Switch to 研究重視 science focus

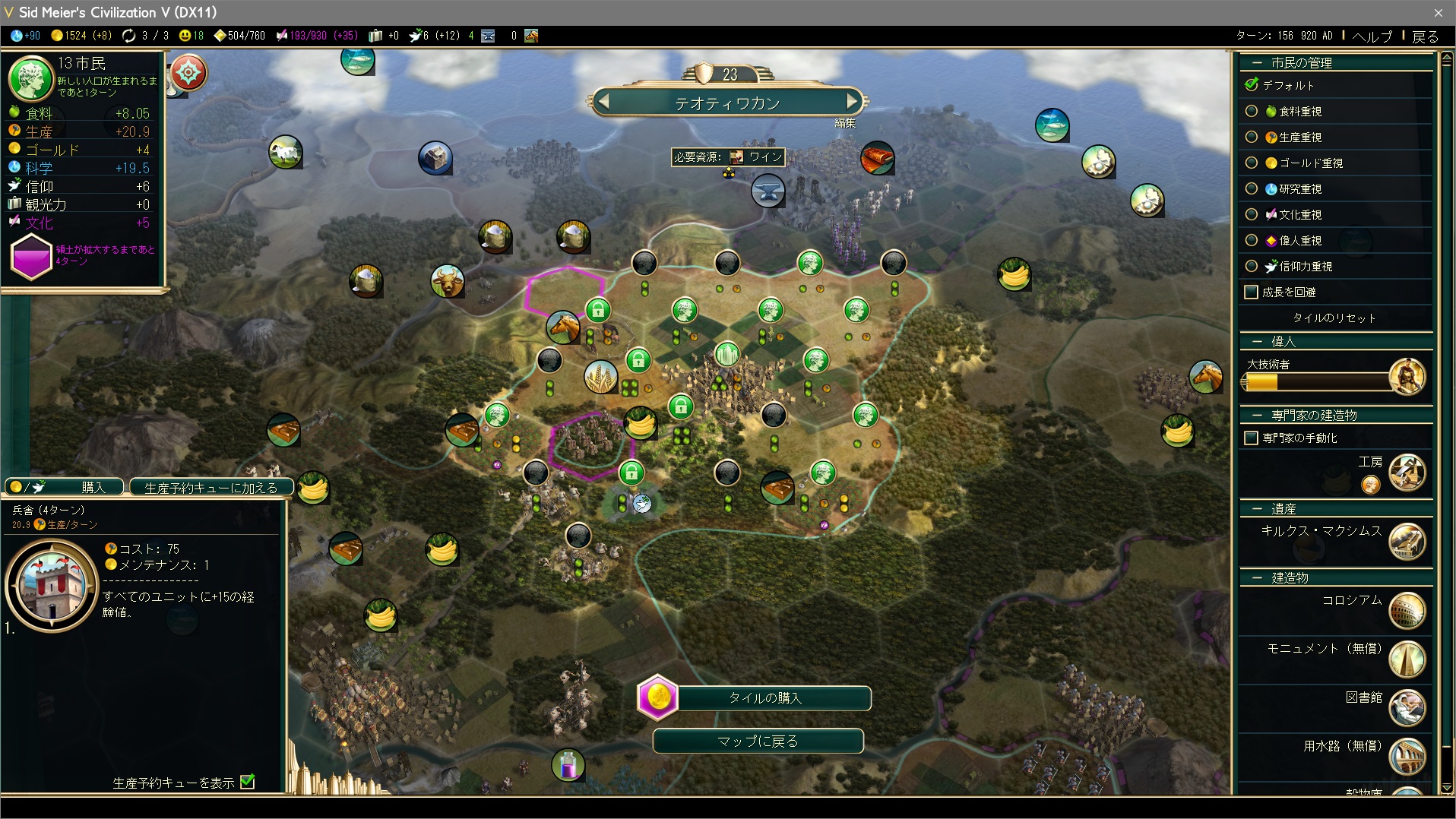tap(1252, 188)
